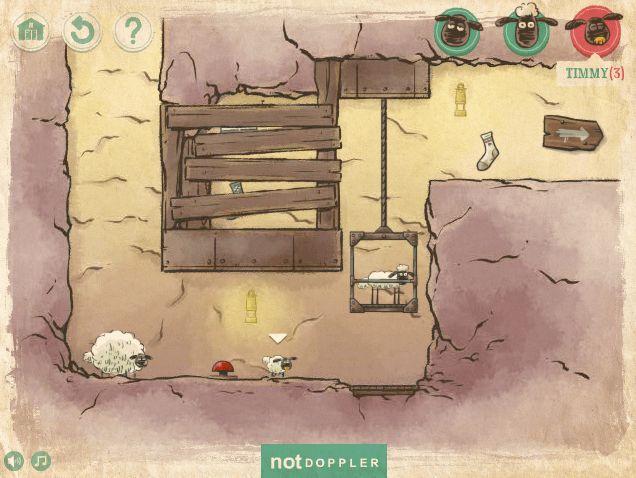This screenshot has width=636, height=478.
Task: Restart the level with the circular arrow
Action: [x=82, y=32]
